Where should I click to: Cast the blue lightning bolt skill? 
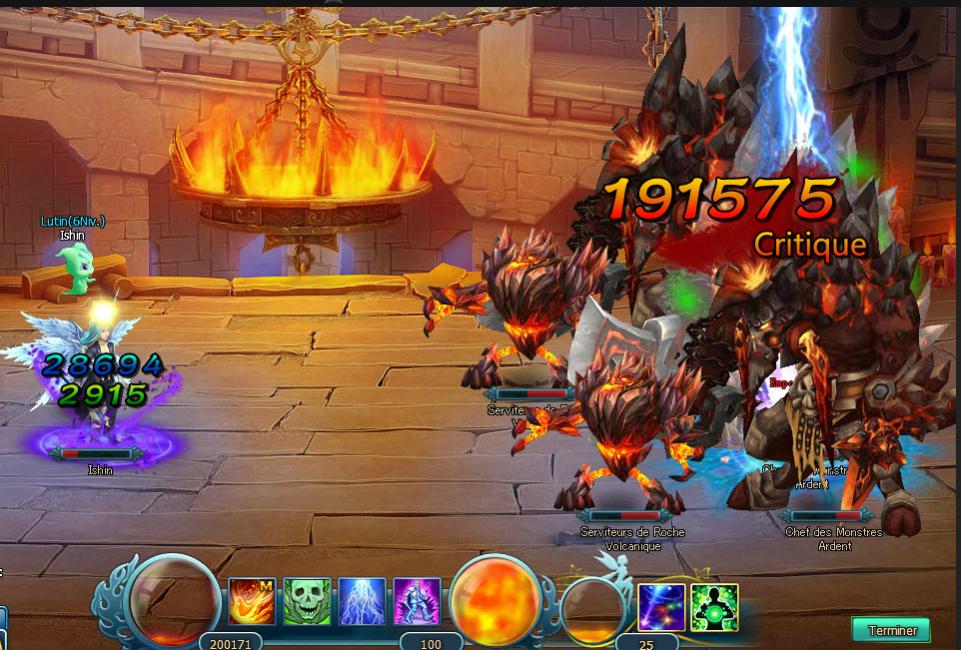(361, 601)
